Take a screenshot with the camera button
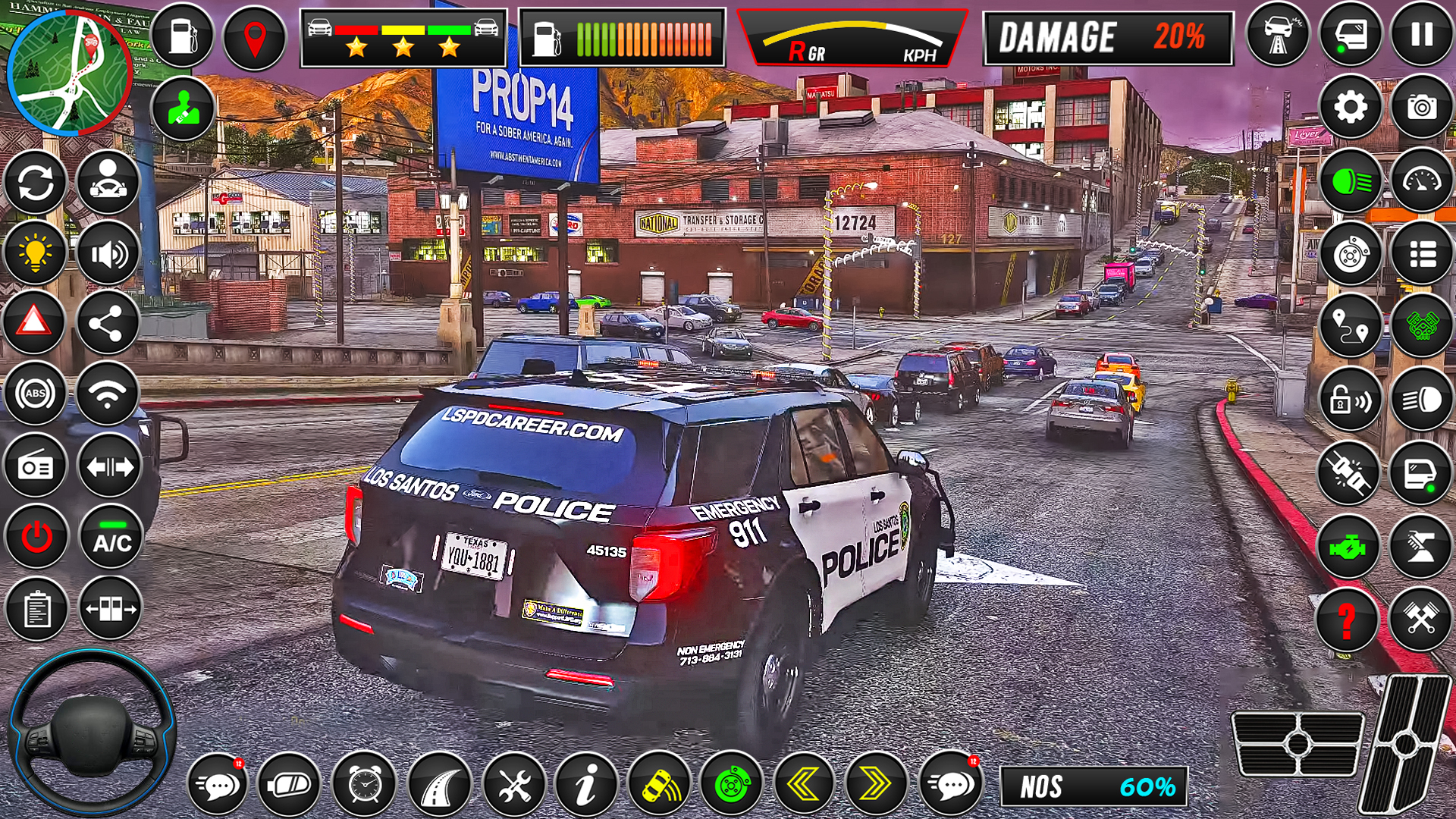1456x819 pixels. point(1421,107)
